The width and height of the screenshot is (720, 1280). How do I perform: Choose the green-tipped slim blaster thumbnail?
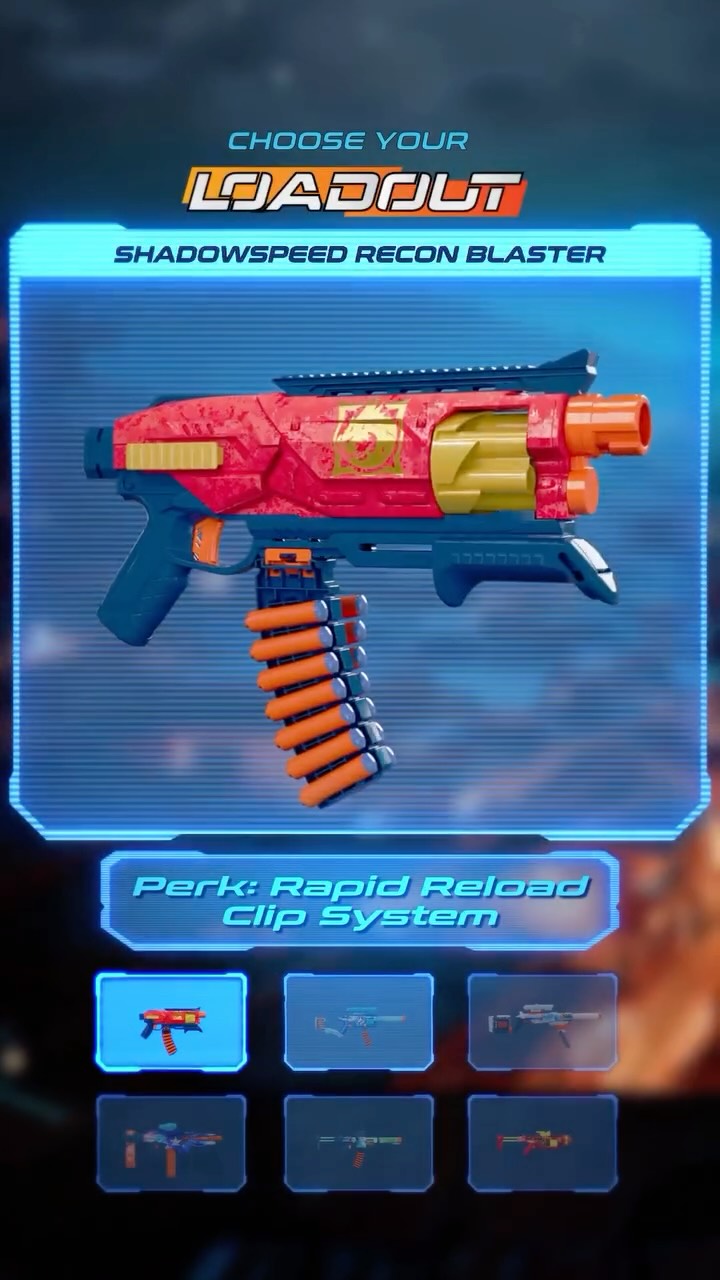click(359, 1142)
